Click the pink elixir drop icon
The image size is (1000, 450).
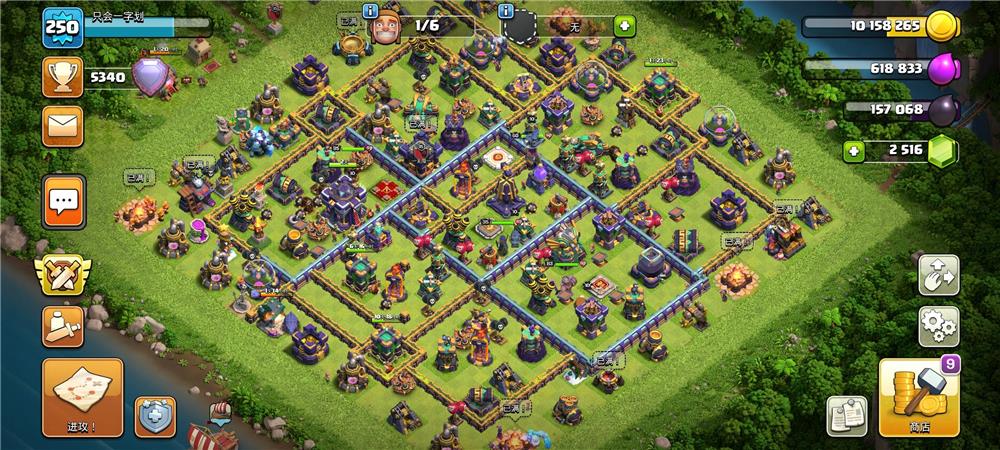[x=943, y=69]
